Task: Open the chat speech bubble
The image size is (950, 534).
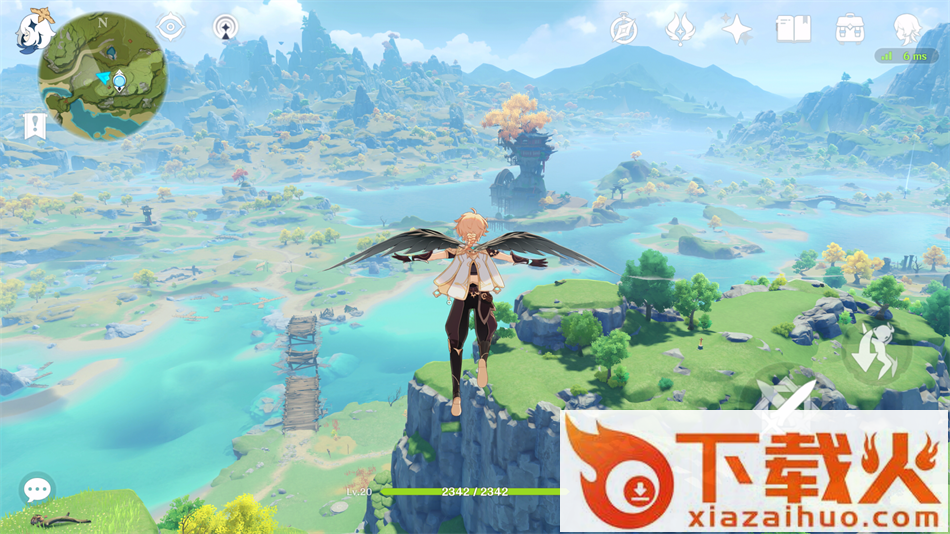Action: 37,489
